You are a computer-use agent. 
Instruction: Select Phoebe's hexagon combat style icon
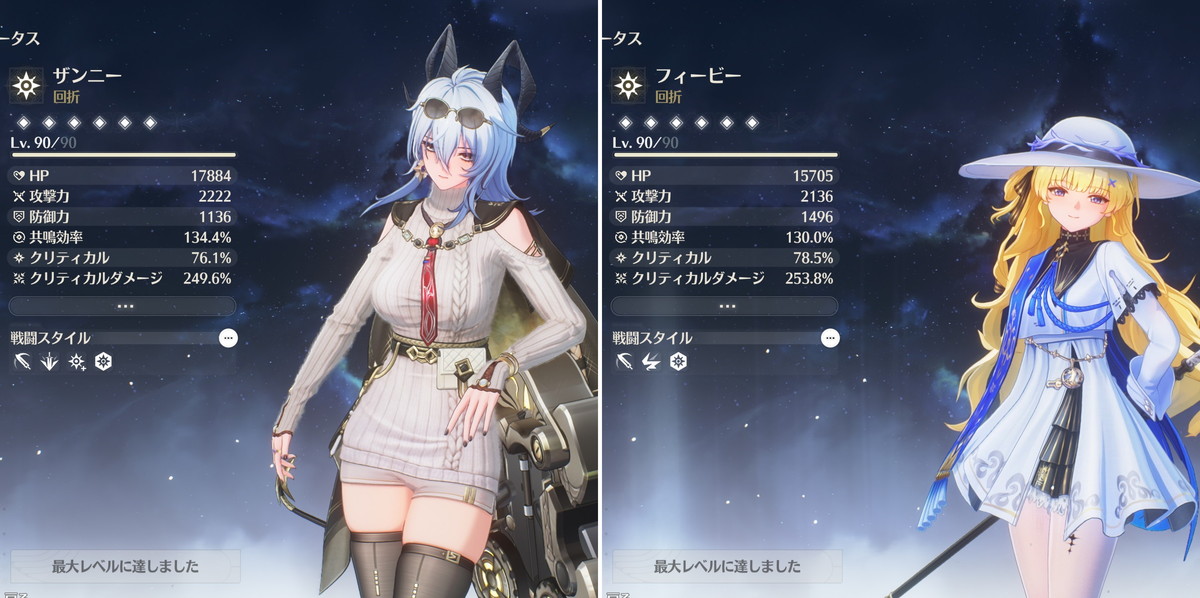coord(678,361)
